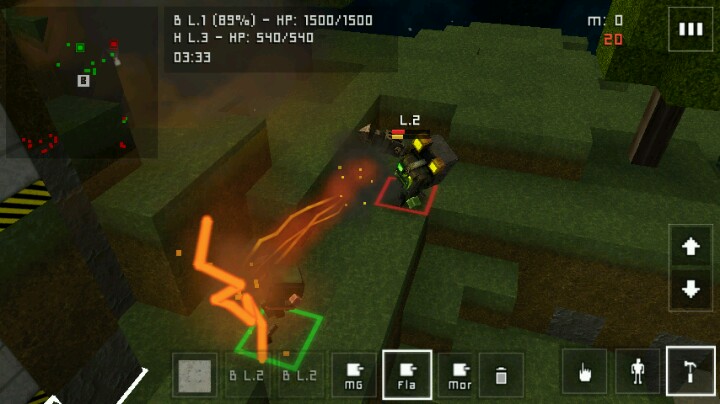Screen dimensions: 720x404
Task: Activate the trash can delete tool
Action: point(502,375)
